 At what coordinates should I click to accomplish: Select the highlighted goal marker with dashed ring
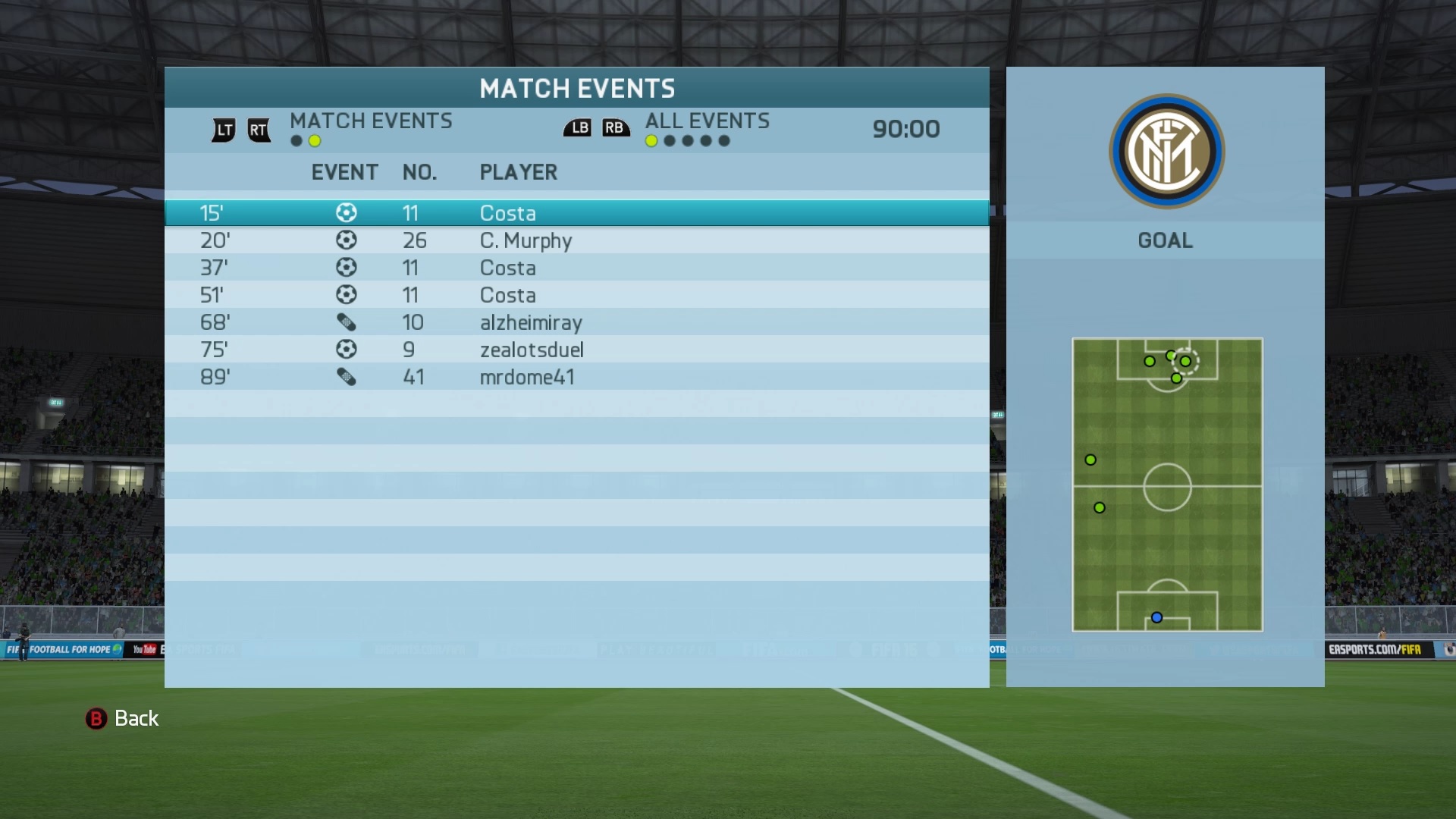click(1185, 362)
